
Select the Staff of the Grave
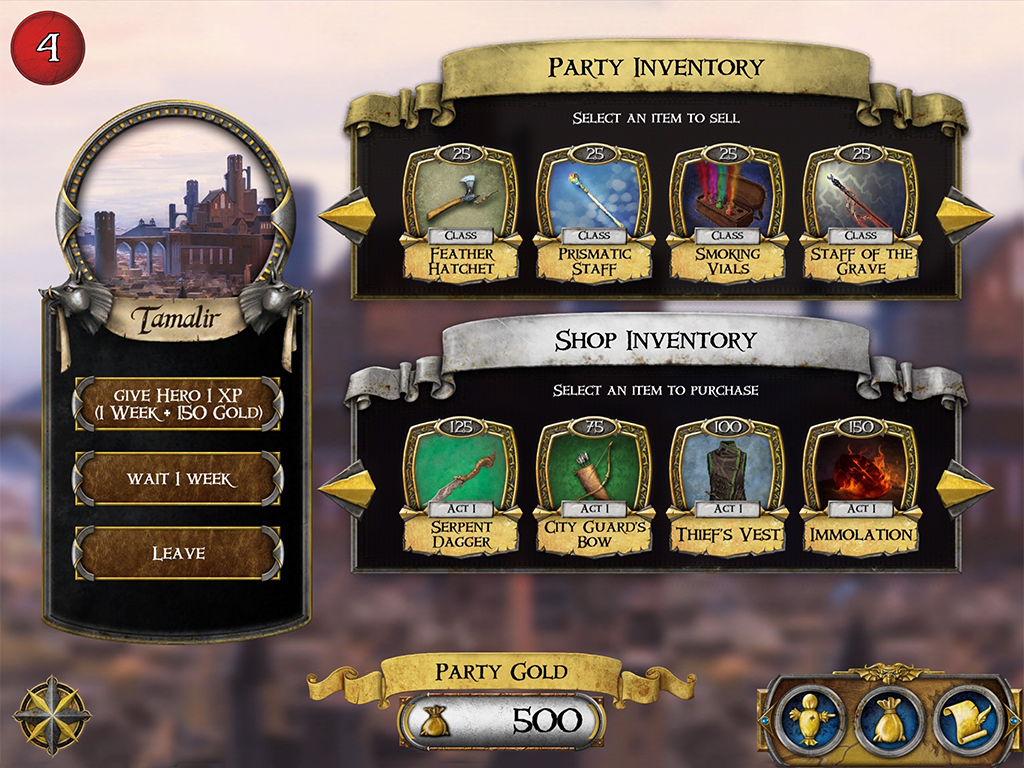pos(860,213)
